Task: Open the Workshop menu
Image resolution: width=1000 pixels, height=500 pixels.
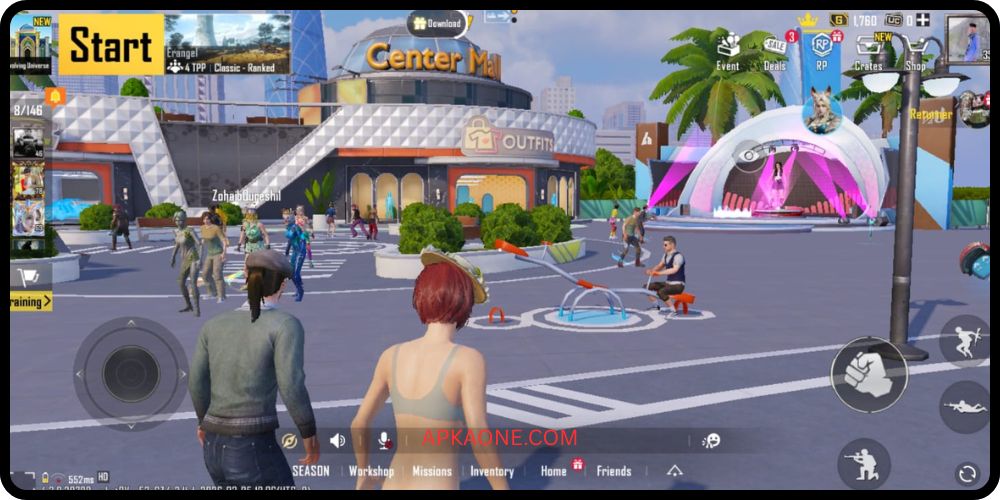Action: coord(371,471)
